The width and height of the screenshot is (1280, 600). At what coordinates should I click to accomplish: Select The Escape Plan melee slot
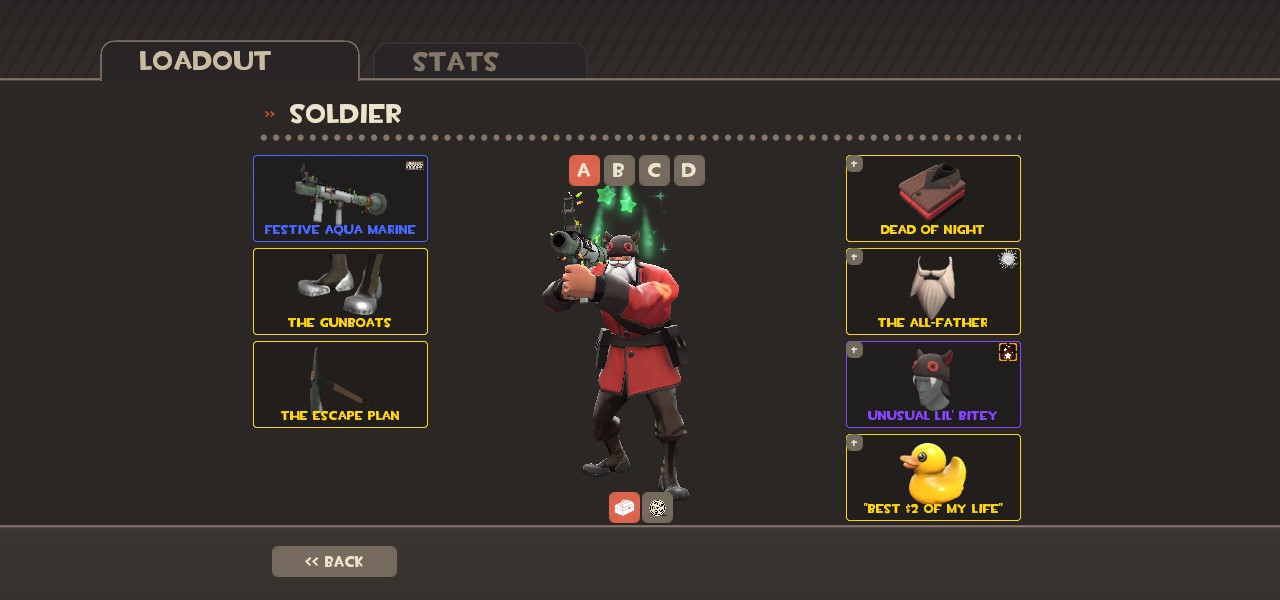(340, 384)
